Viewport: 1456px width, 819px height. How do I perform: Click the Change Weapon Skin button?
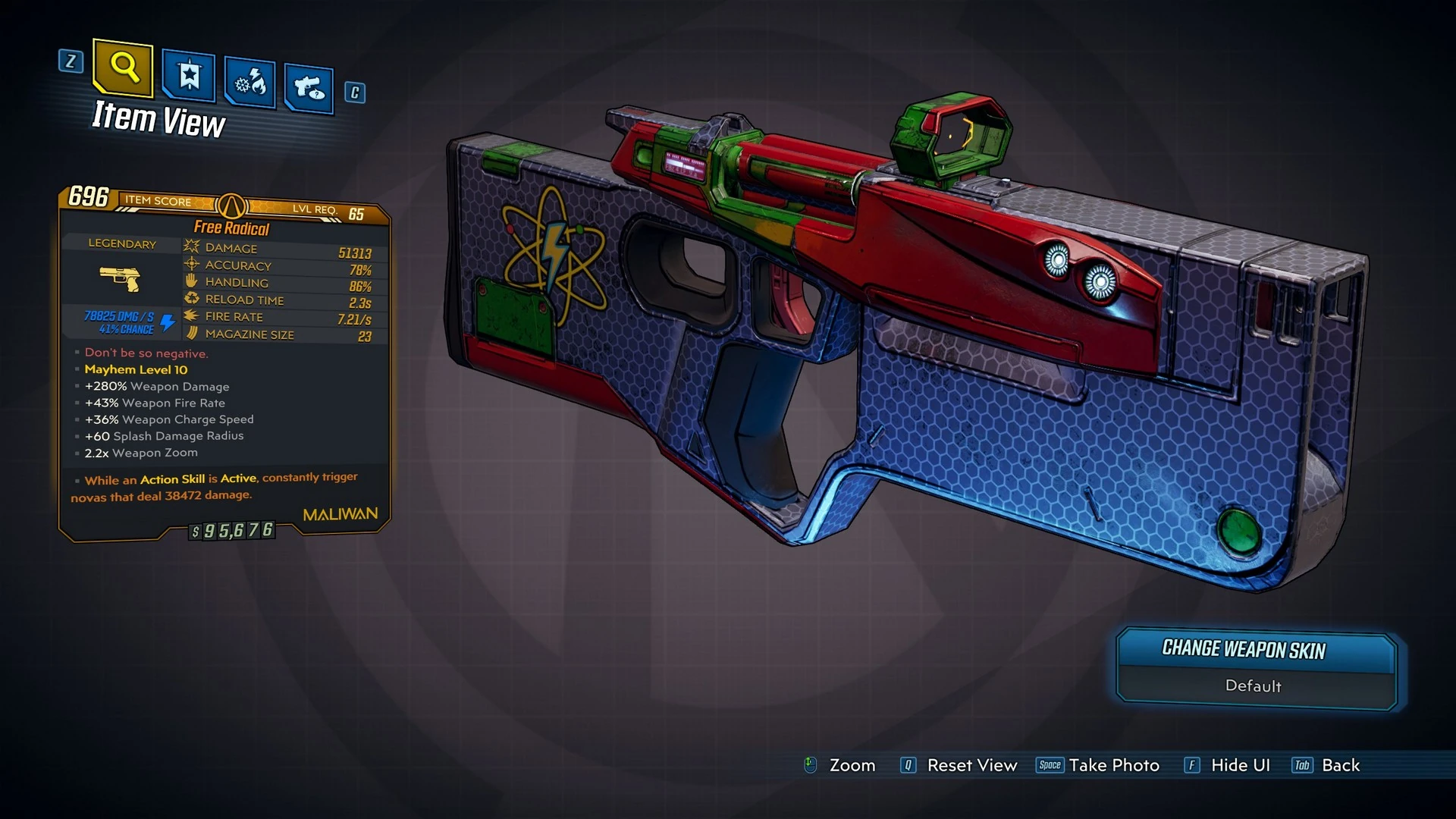click(1256, 650)
